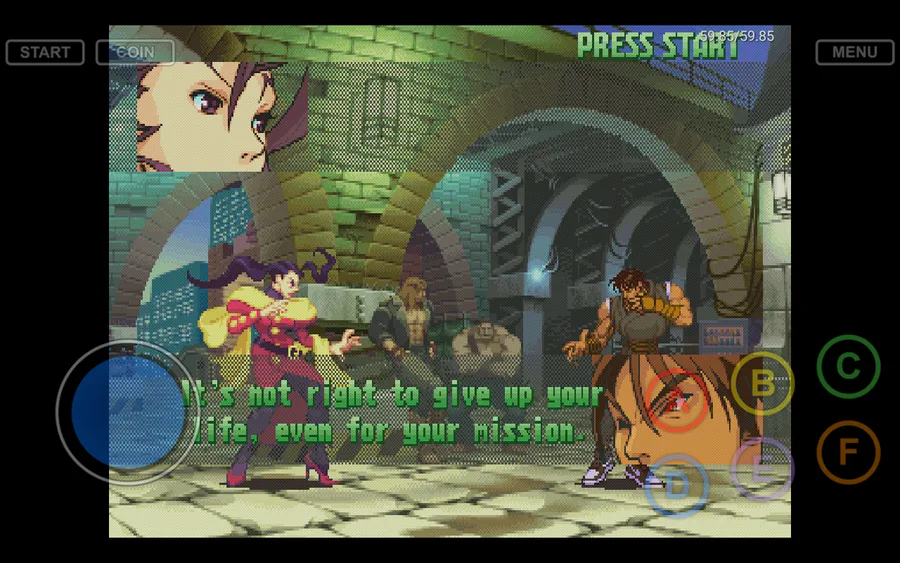Tap the yellow B button
The height and width of the screenshot is (563, 900).
[762, 383]
